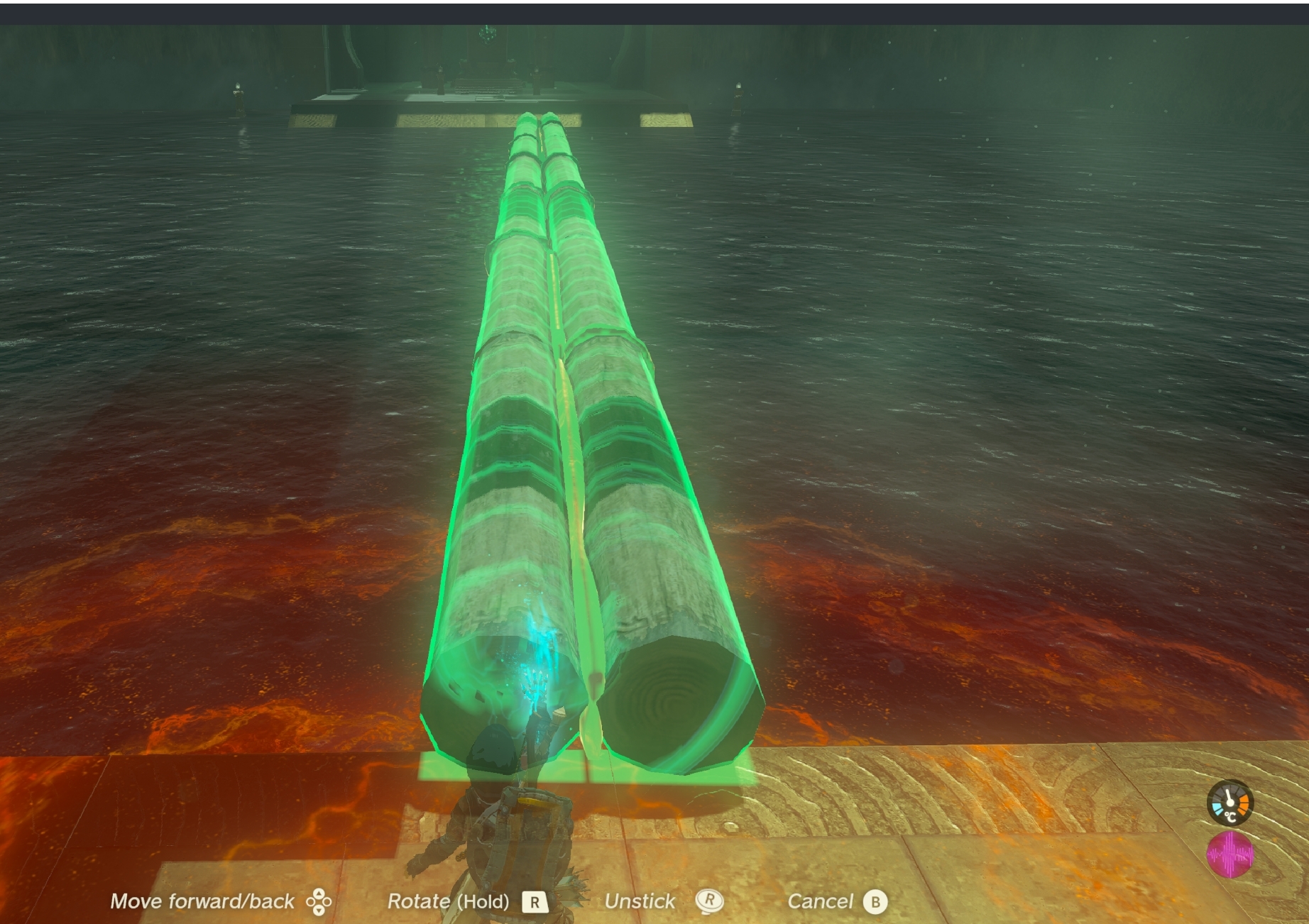Screen dimensions: 1309x924
Task: Click the cold blue zone on temperature gauge
Action: coord(1217,809)
